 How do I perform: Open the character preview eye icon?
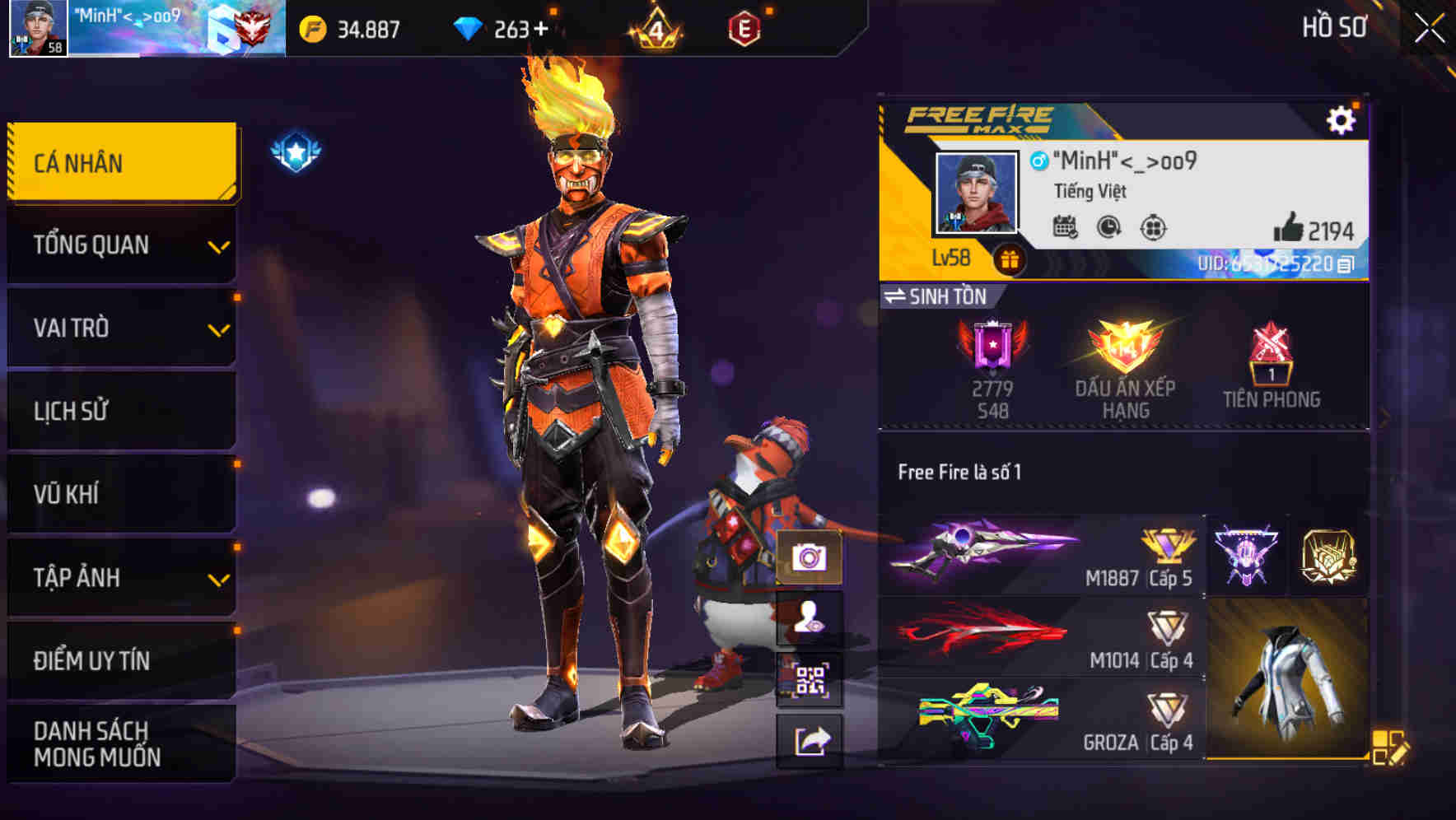point(812,617)
